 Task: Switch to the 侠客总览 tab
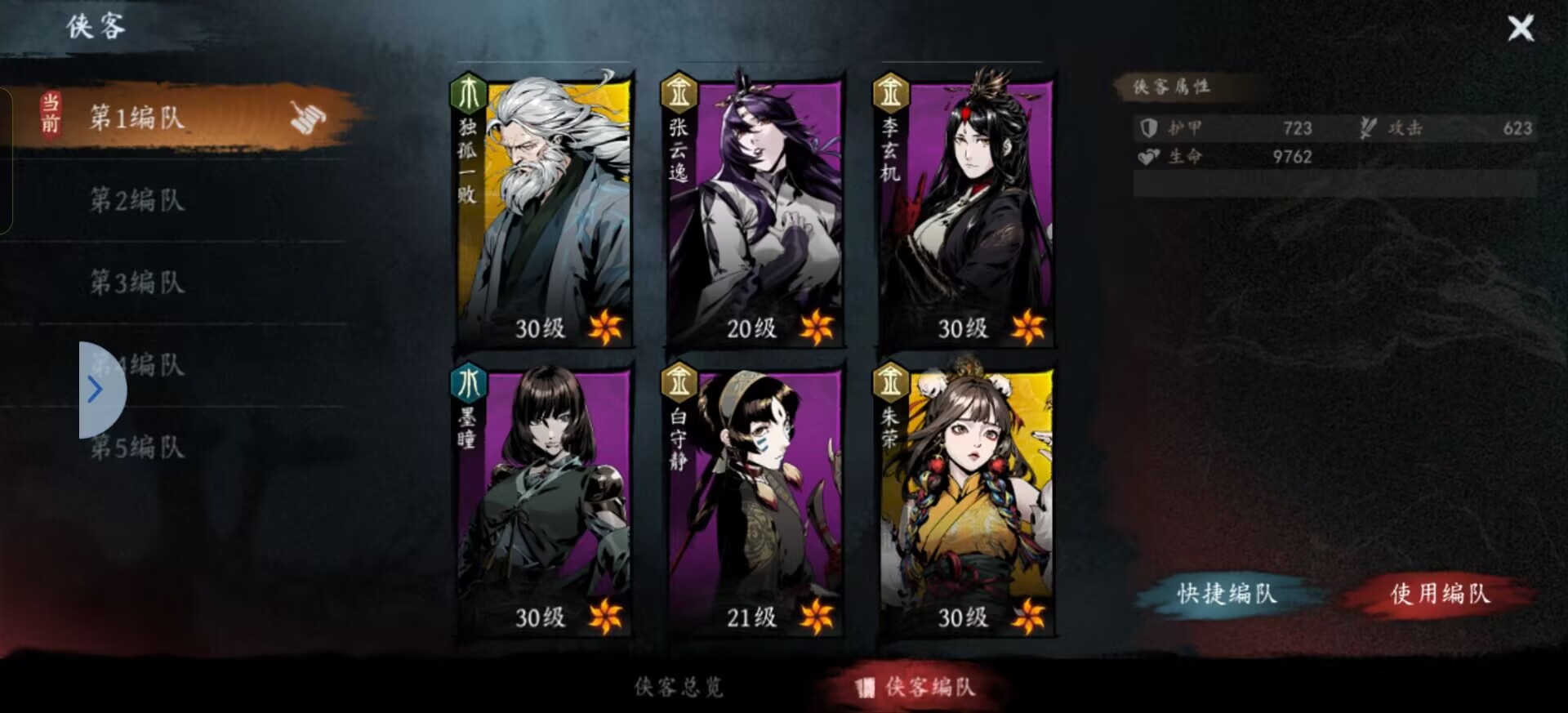pyautogui.click(x=679, y=688)
